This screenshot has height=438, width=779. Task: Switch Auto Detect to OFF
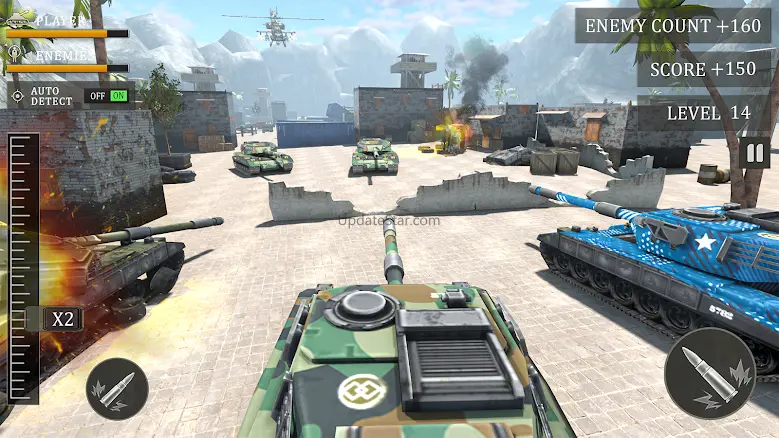(97, 96)
